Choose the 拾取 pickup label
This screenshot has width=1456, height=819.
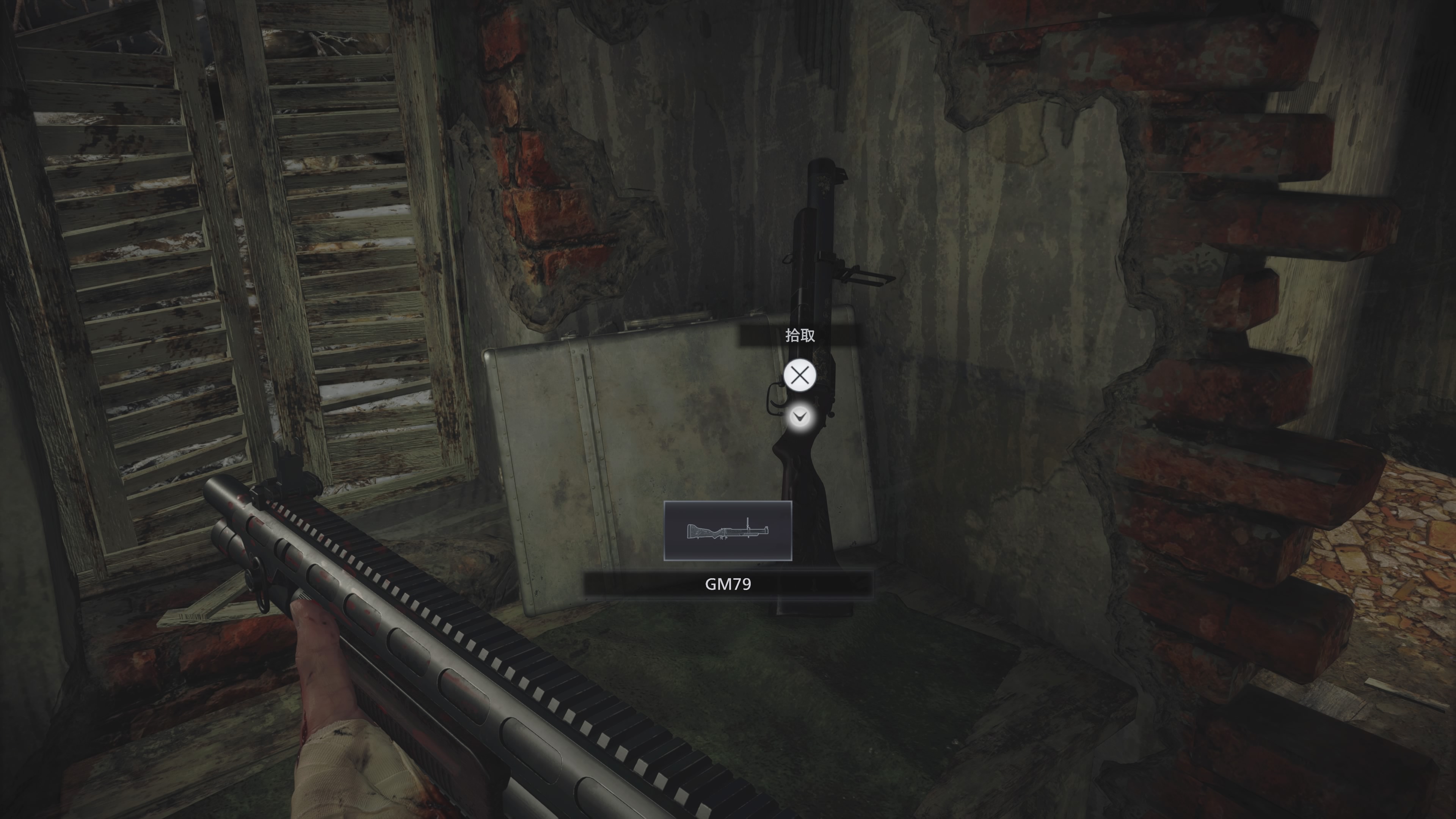point(799,336)
